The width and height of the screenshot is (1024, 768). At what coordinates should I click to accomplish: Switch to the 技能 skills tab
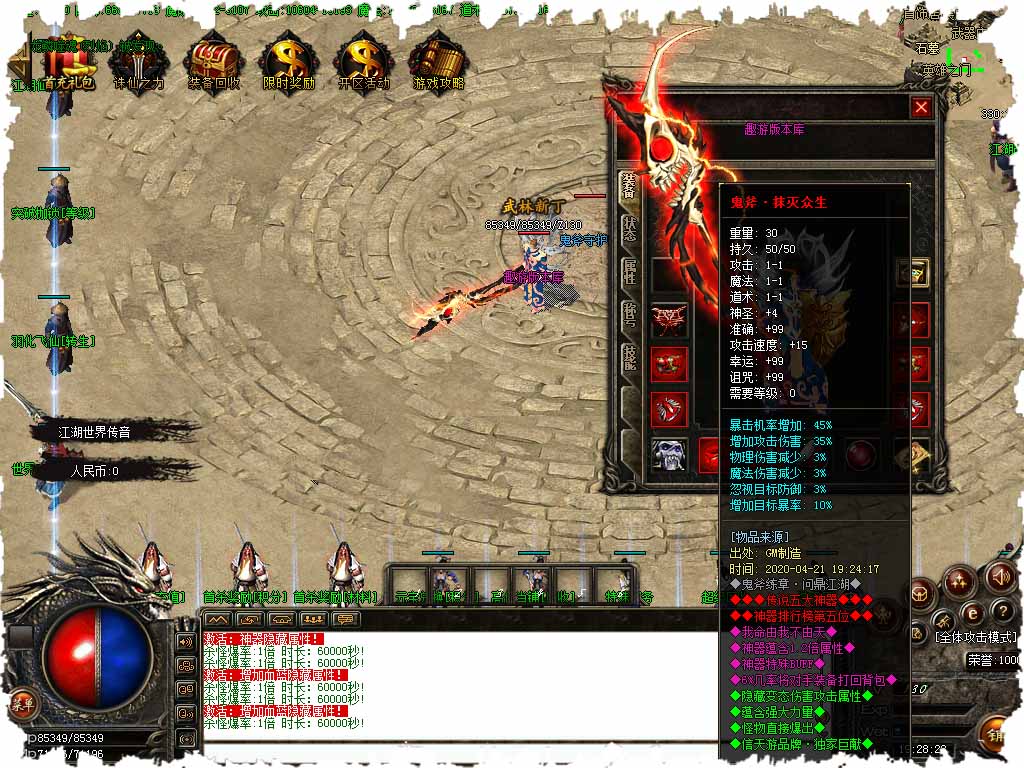(629, 359)
